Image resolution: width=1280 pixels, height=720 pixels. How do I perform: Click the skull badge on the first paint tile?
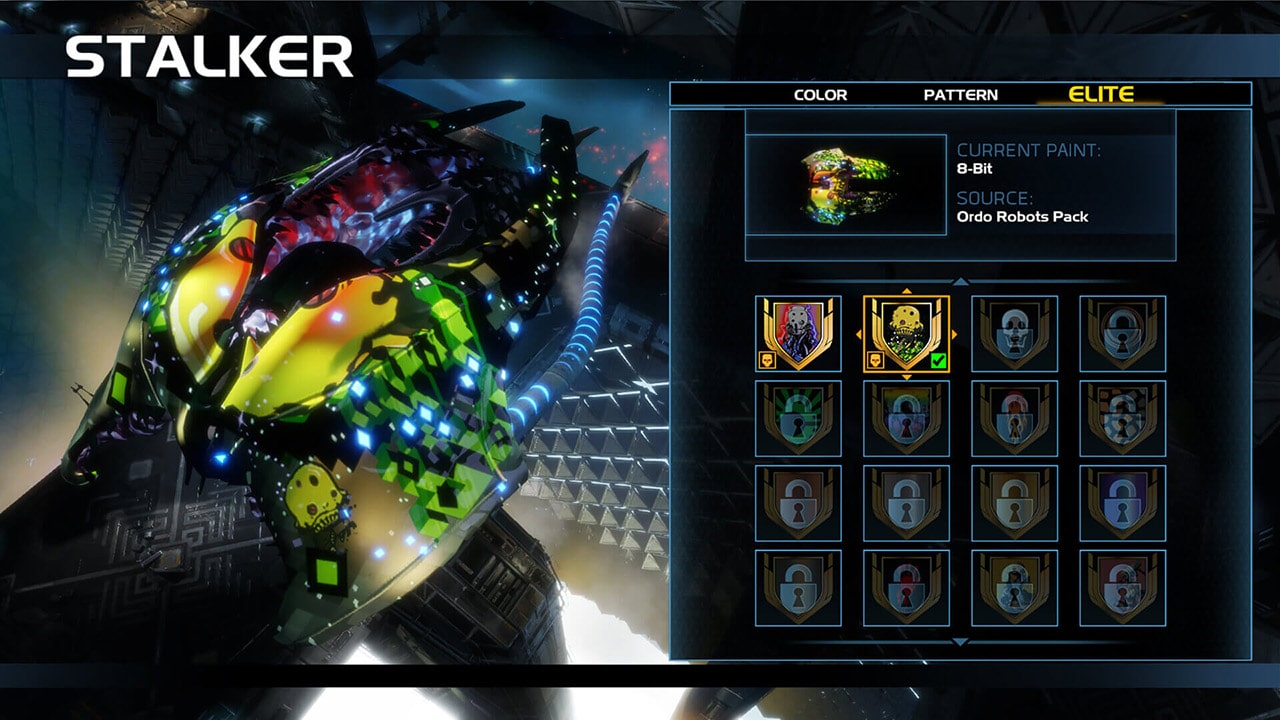(767, 360)
